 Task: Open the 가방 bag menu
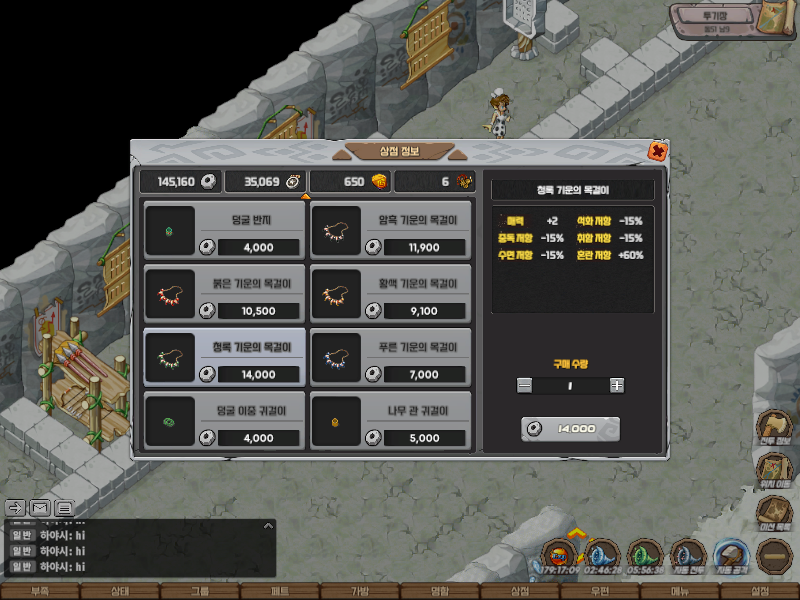360,592
